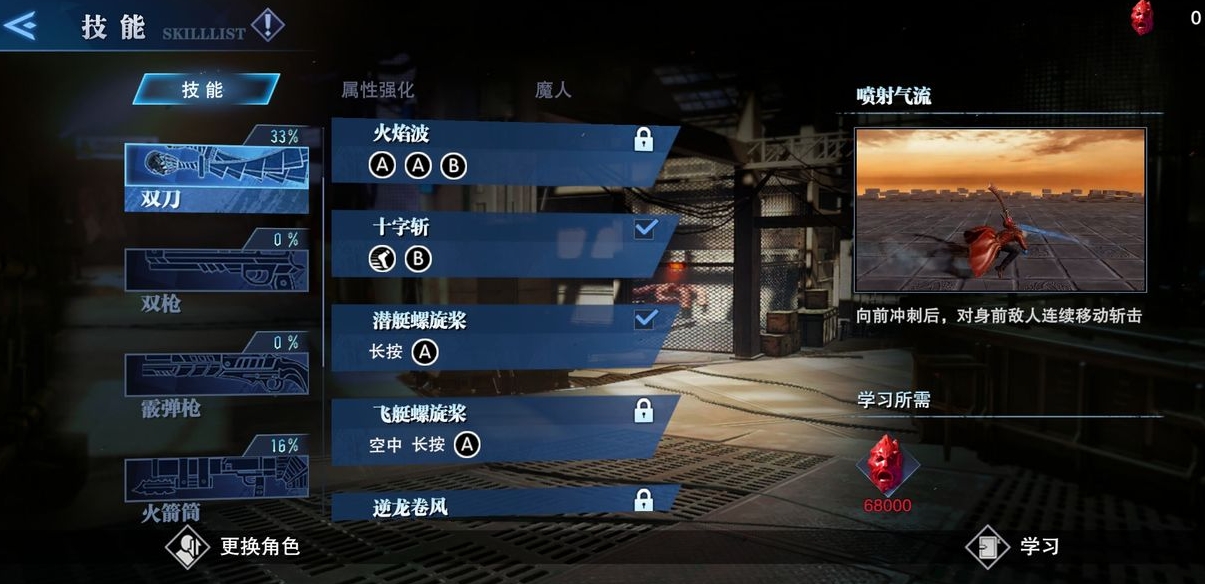Screen dimensions: 1205x584
Task: Open the skill list info icon
Action: tap(267, 24)
